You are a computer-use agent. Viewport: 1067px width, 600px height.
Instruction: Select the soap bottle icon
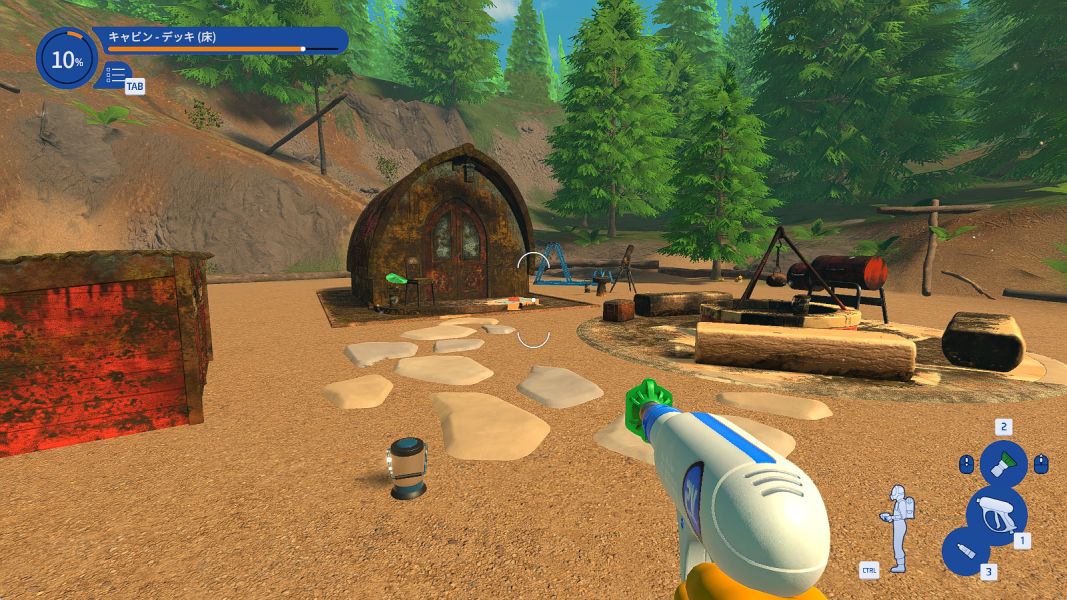[x=966, y=552]
